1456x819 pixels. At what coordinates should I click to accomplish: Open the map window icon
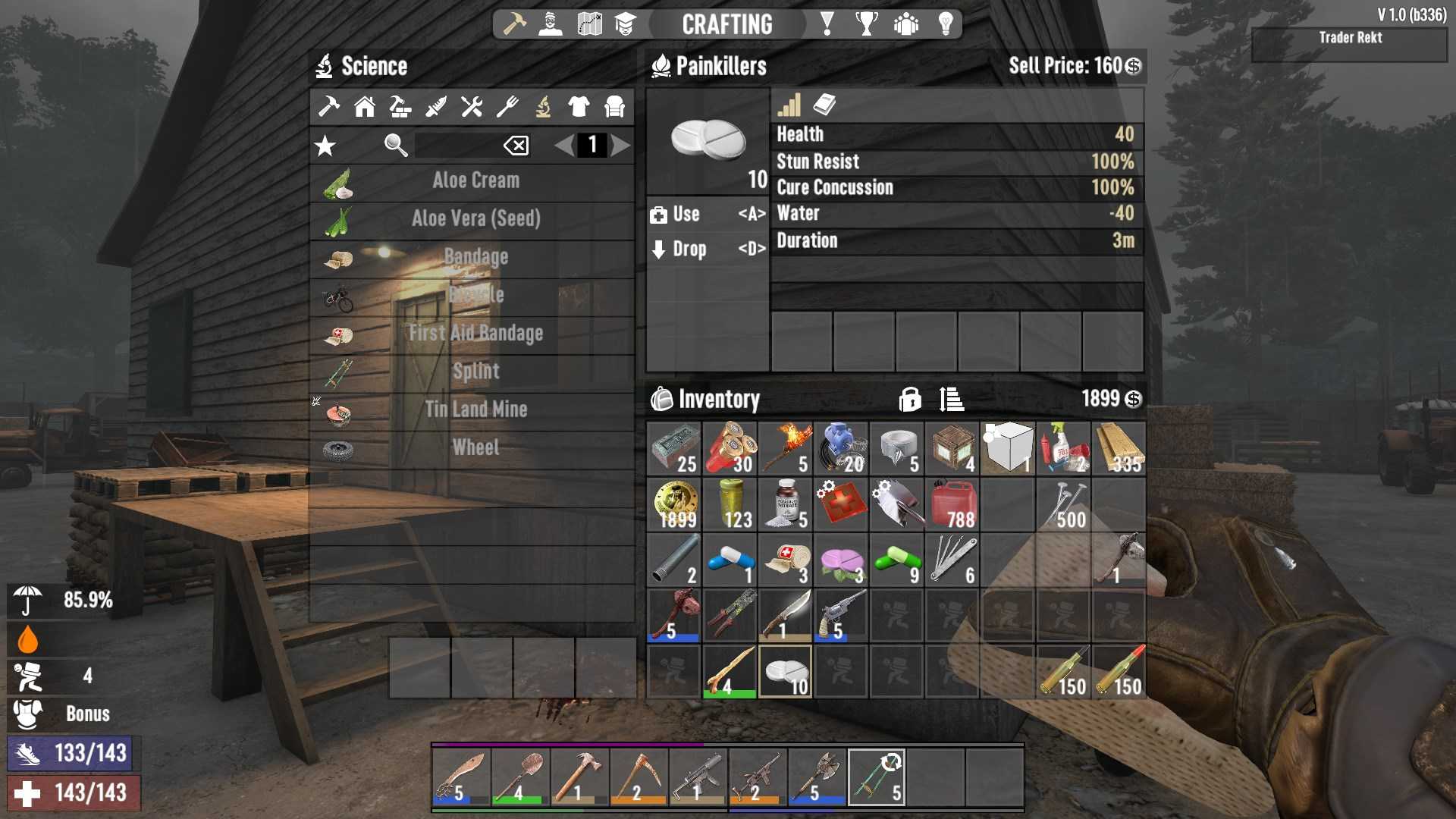pyautogui.click(x=589, y=24)
